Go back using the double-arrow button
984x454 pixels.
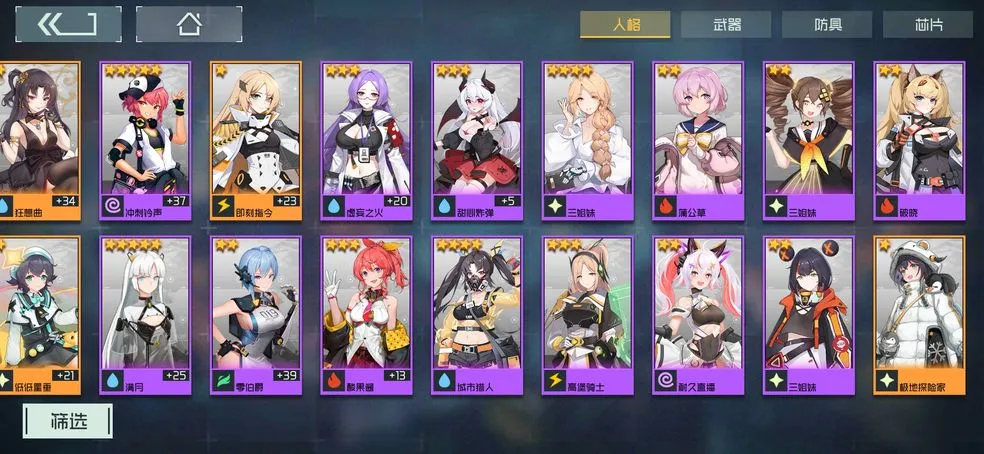(x=68, y=24)
